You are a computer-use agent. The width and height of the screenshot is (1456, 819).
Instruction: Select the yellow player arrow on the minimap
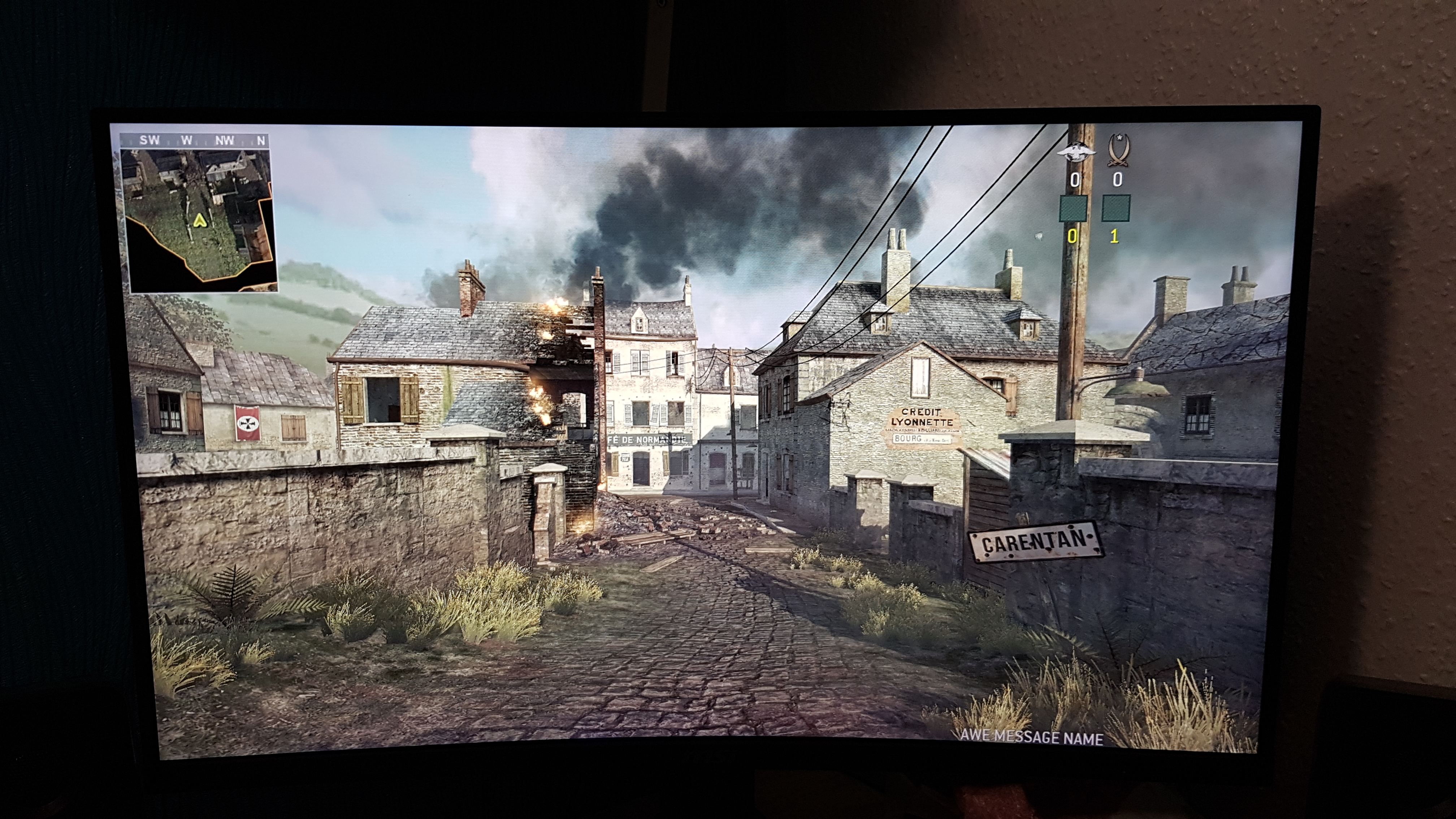(199, 220)
